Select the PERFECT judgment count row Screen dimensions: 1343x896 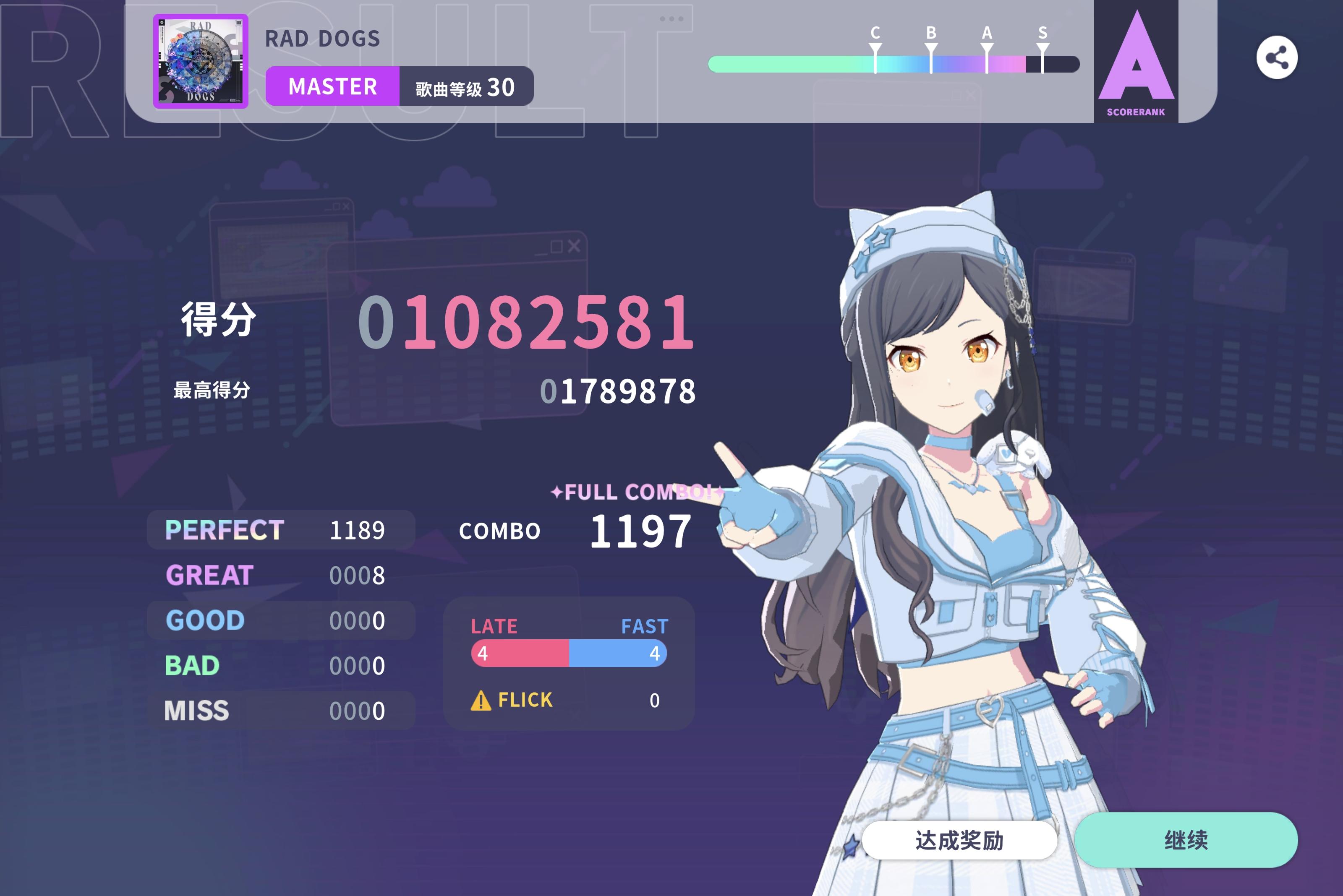click(x=280, y=530)
